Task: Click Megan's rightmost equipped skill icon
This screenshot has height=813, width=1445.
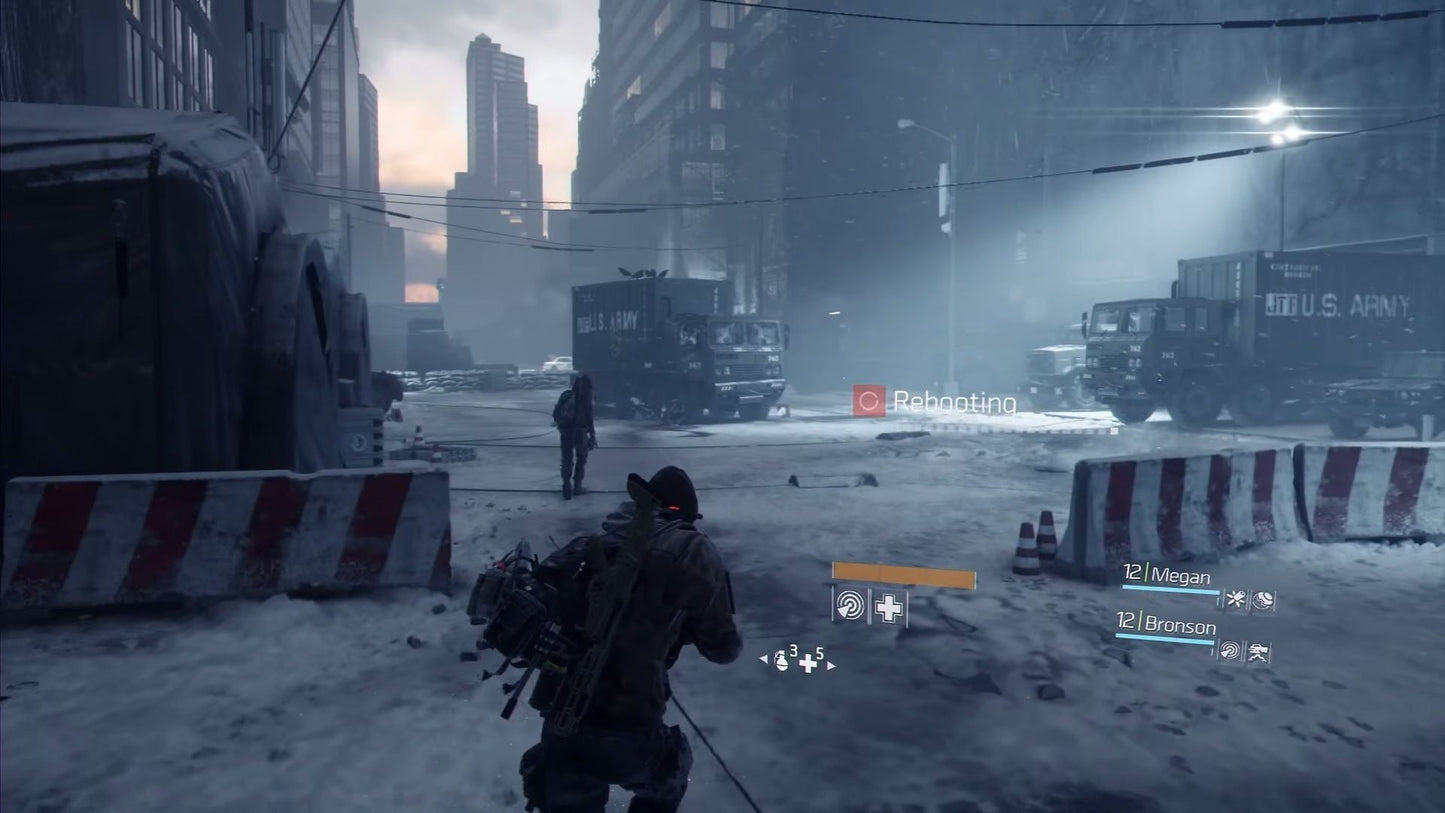Action: point(1263,600)
